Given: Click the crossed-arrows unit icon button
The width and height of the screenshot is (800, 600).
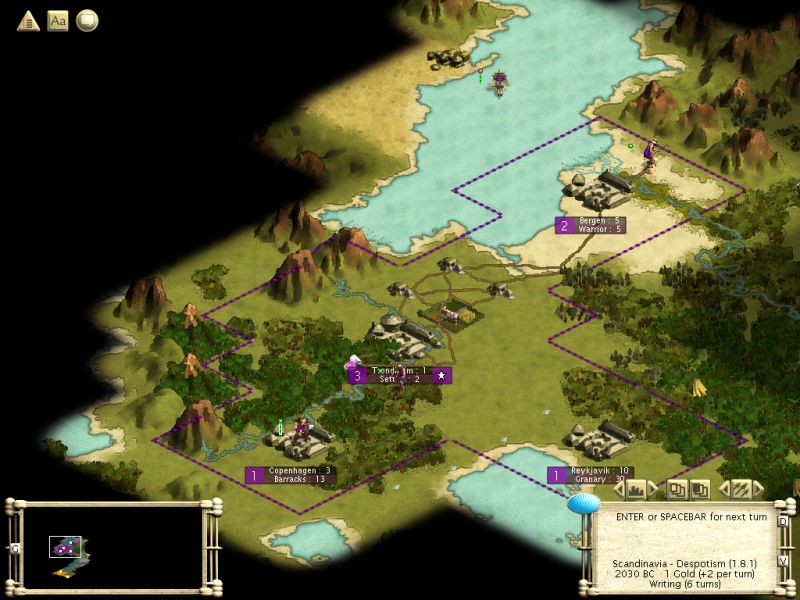Looking at the screenshot, I should pyautogui.click(x=741, y=489).
